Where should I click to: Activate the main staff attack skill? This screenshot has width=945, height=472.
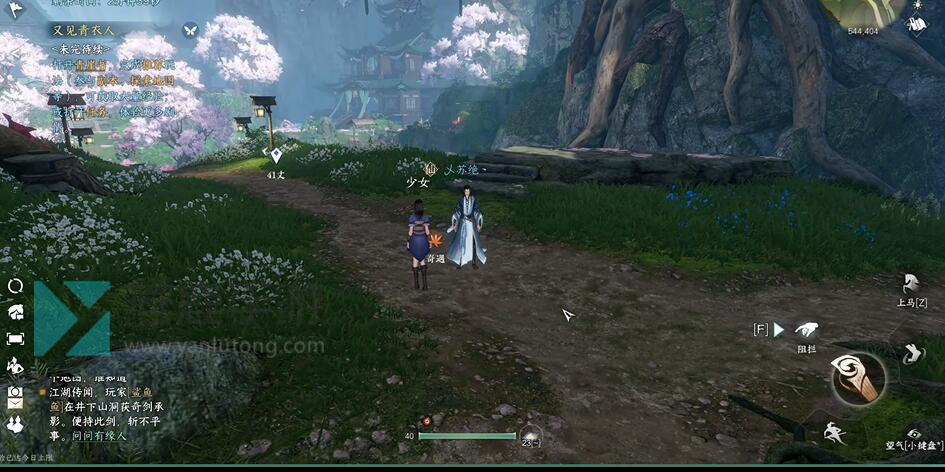(859, 379)
